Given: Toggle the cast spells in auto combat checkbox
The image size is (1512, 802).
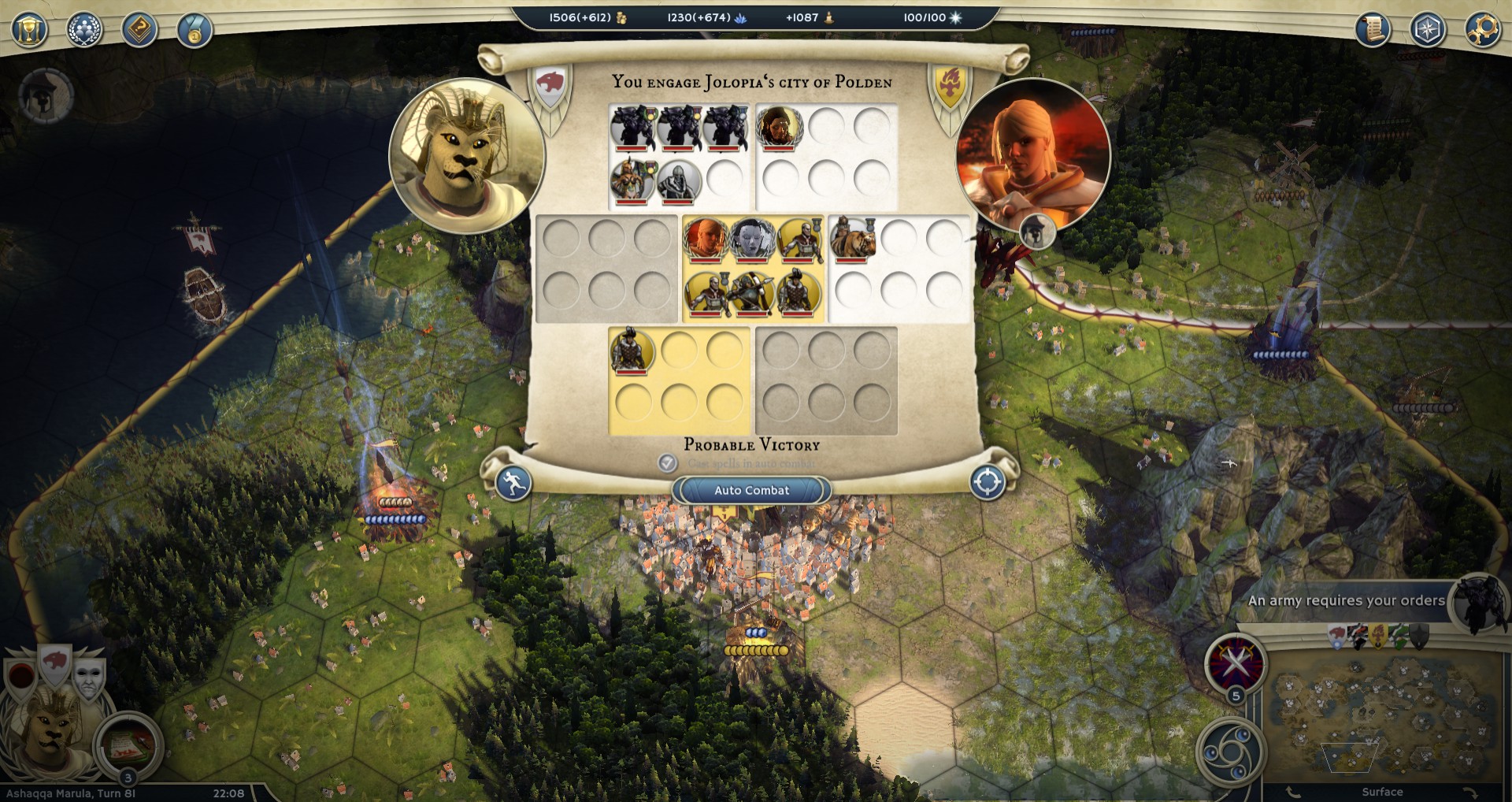Looking at the screenshot, I should tap(667, 462).
